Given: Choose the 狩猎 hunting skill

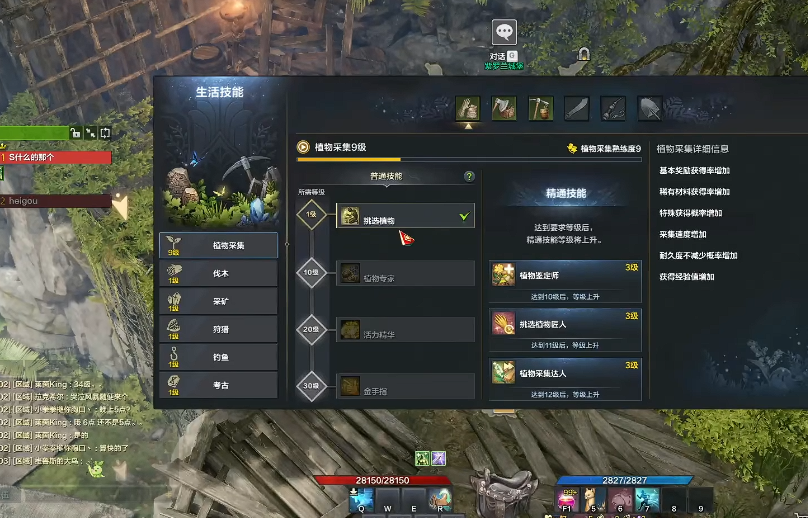Looking at the screenshot, I should (x=218, y=328).
